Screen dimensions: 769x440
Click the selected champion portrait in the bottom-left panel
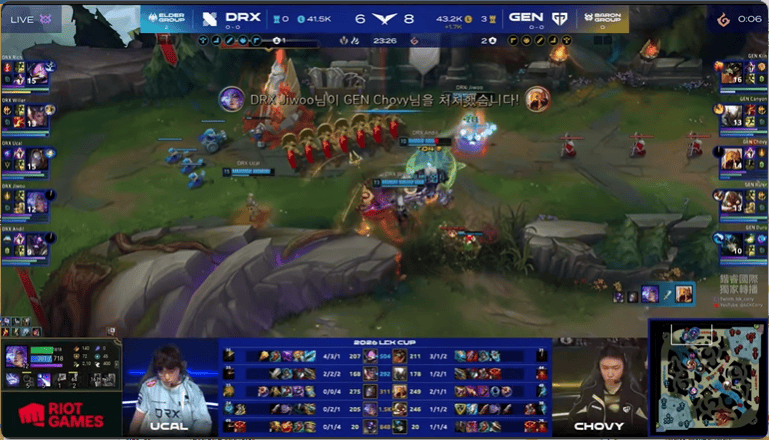pos(17,358)
